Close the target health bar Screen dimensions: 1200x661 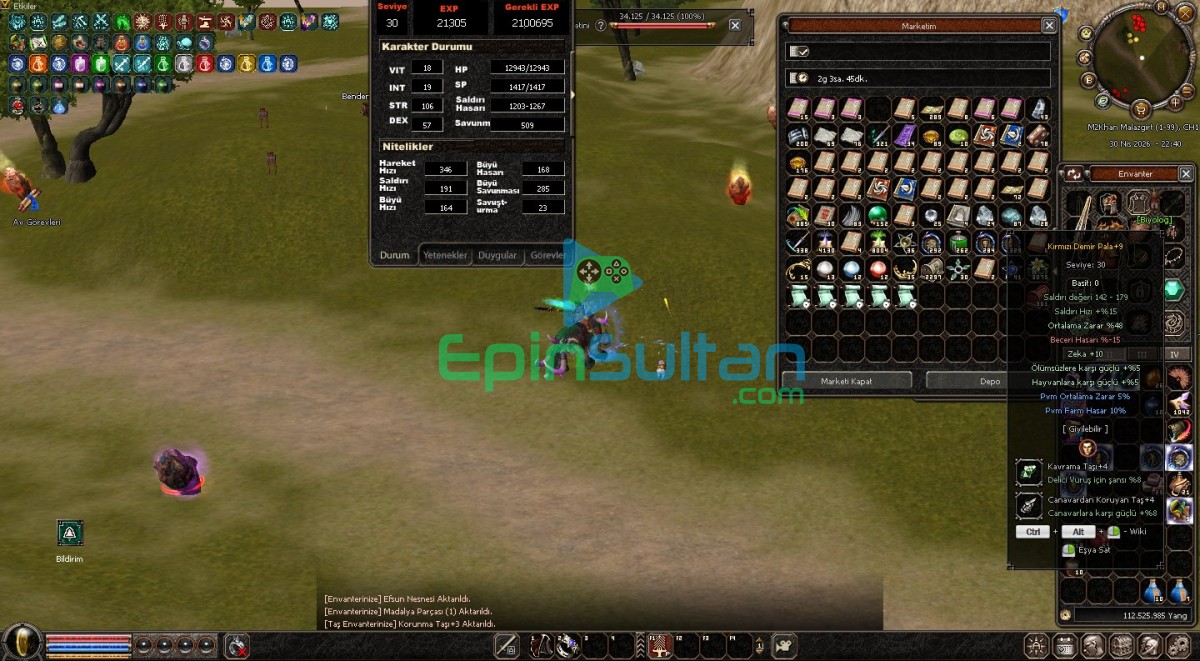[735, 26]
